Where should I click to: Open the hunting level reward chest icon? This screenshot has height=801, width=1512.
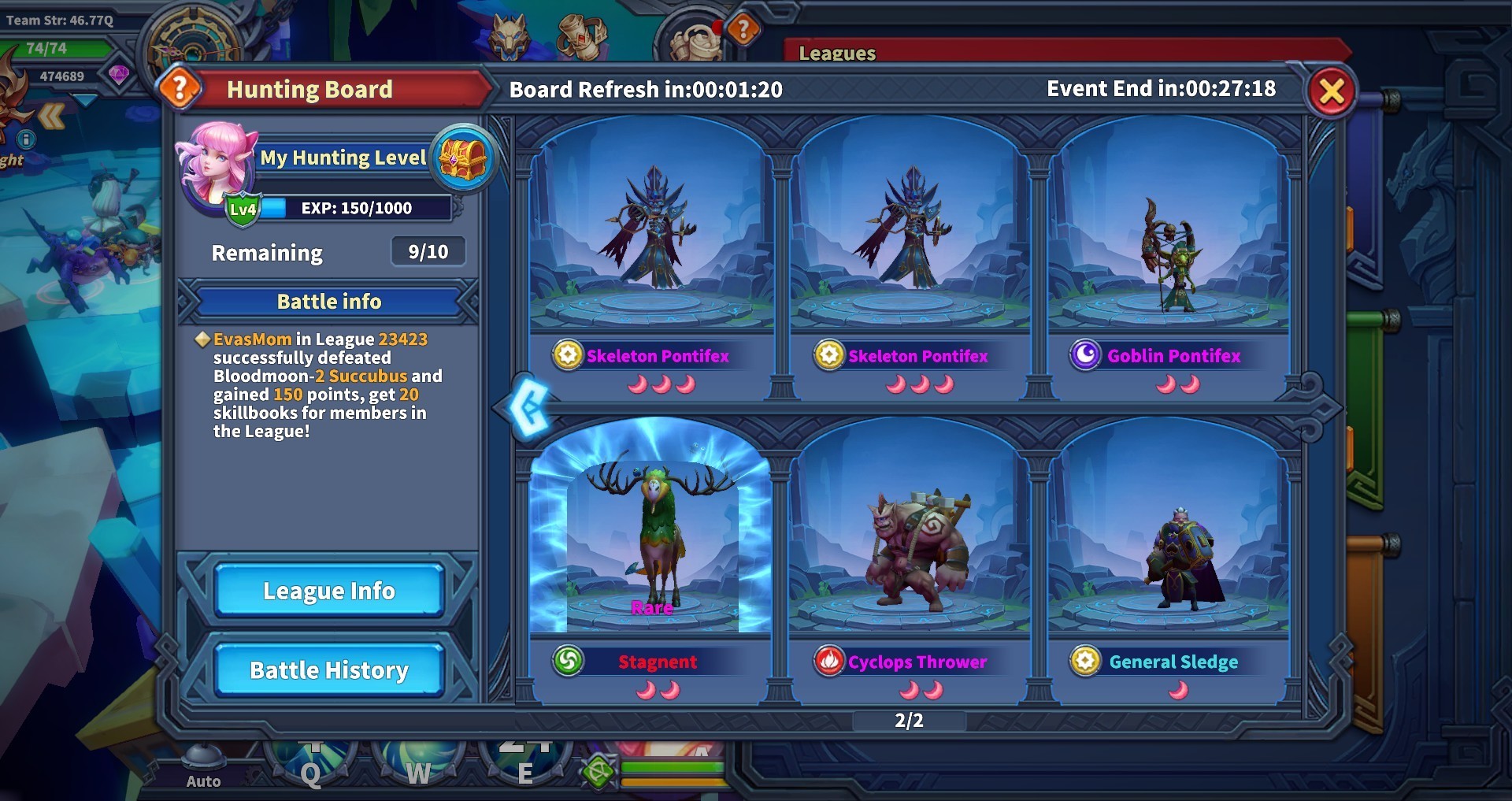[464, 158]
